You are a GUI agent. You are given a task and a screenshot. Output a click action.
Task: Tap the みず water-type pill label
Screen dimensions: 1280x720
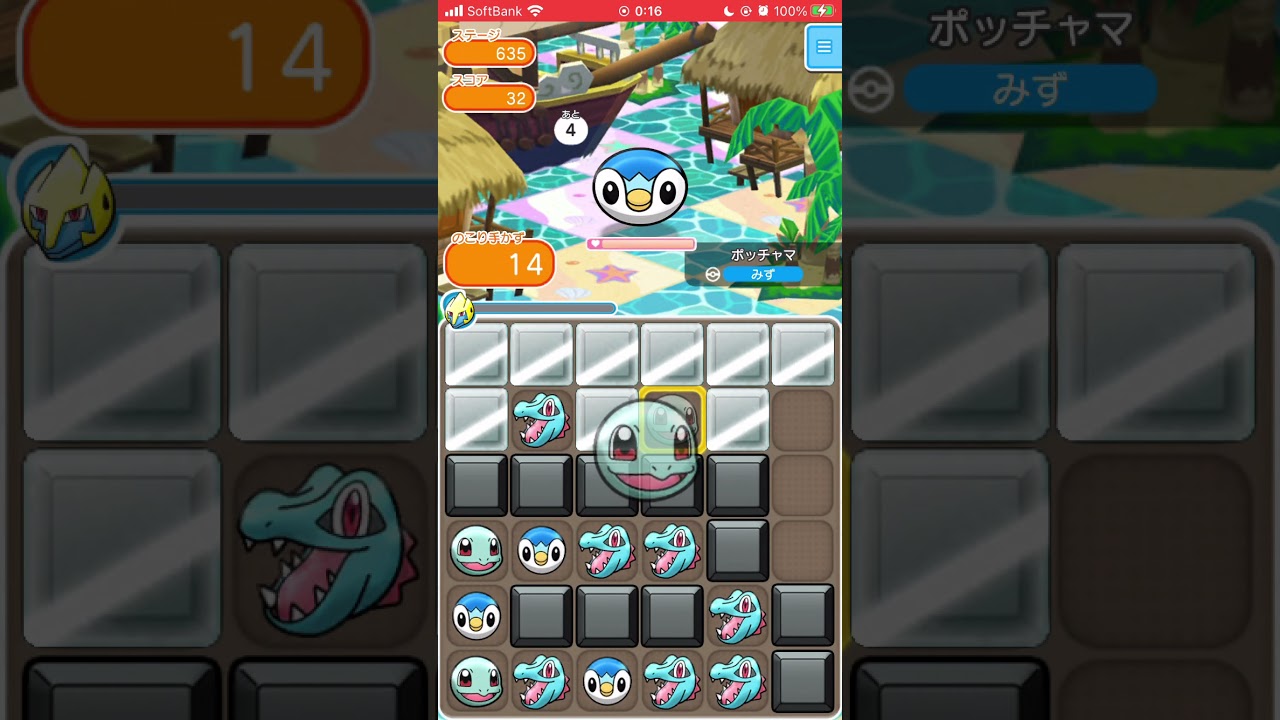[x=764, y=274]
